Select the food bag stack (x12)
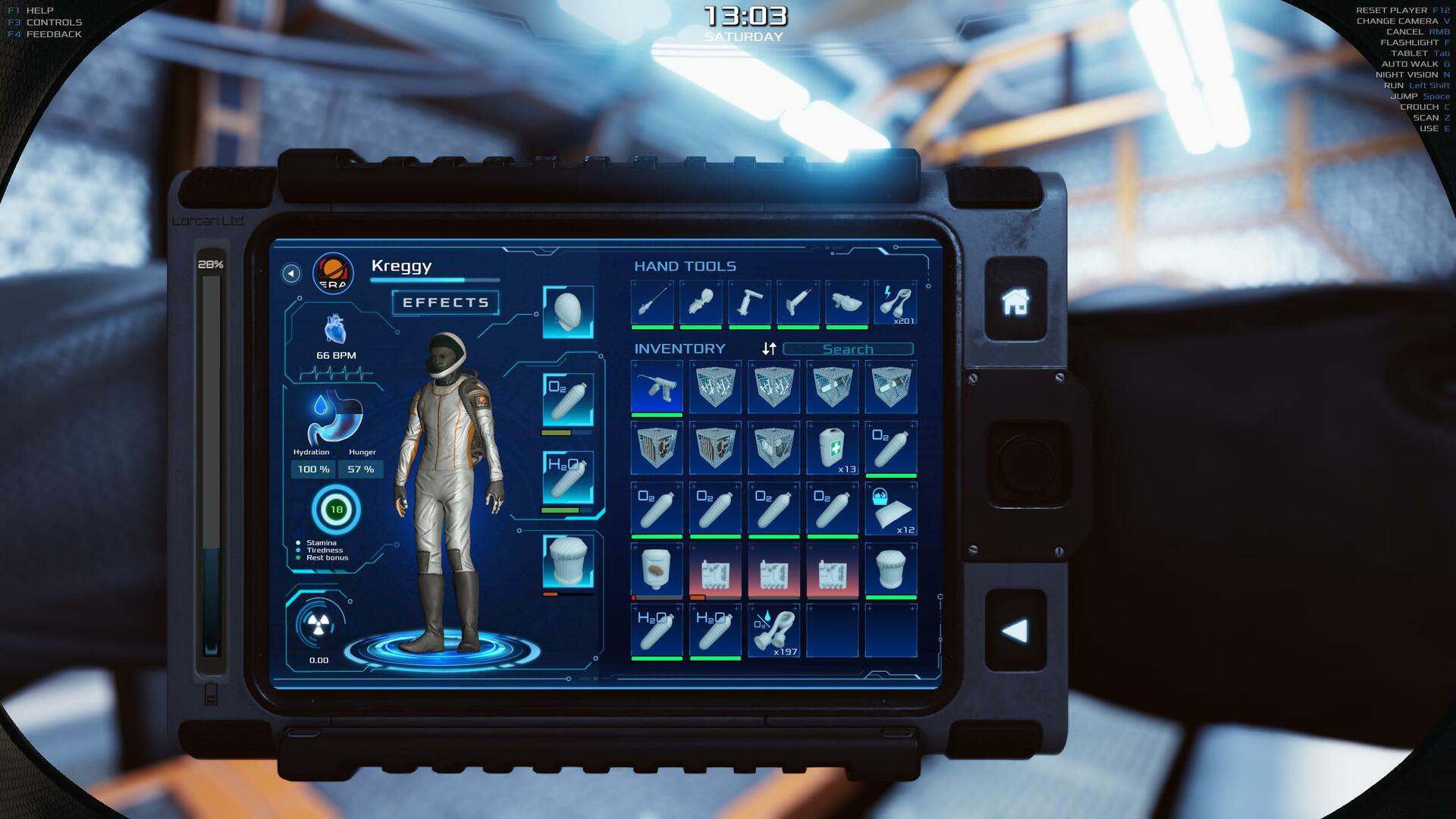This screenshot has height=819, width=1456. coord(890,509)
